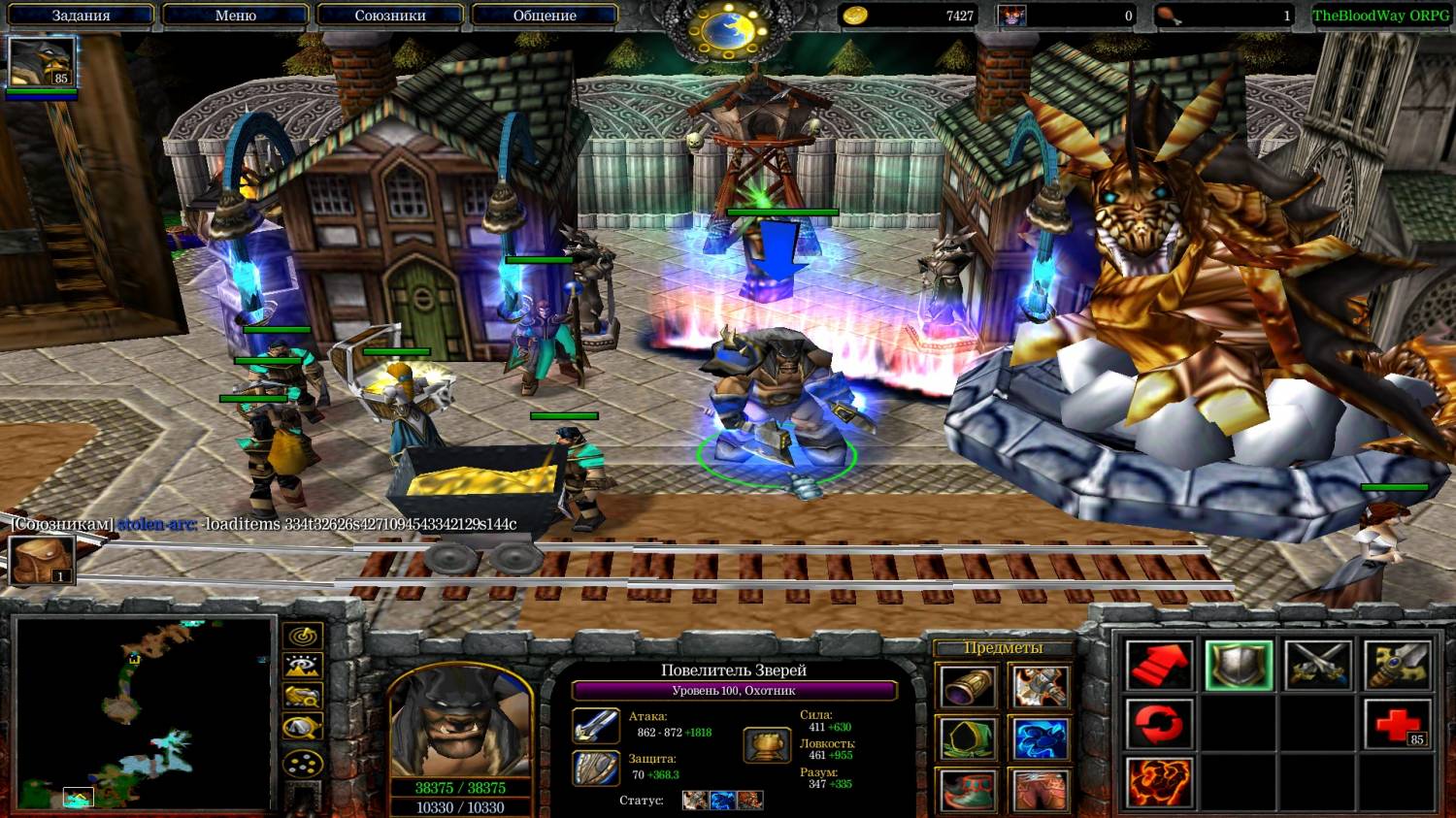The height and width of the screenshot is (818, 1456).
Task: Open the Союзники allies menu
Action: (389, 16)
